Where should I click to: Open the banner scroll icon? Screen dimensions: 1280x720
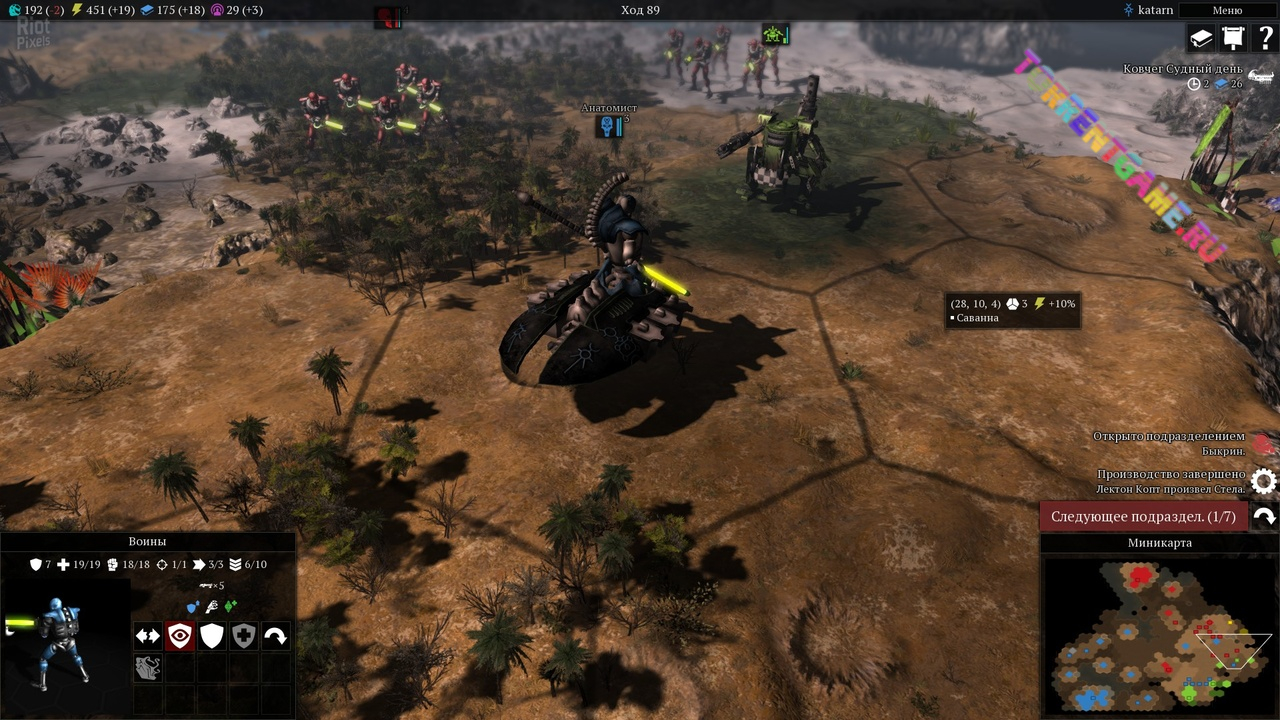pyautogui.click(x=1232, y=38)
